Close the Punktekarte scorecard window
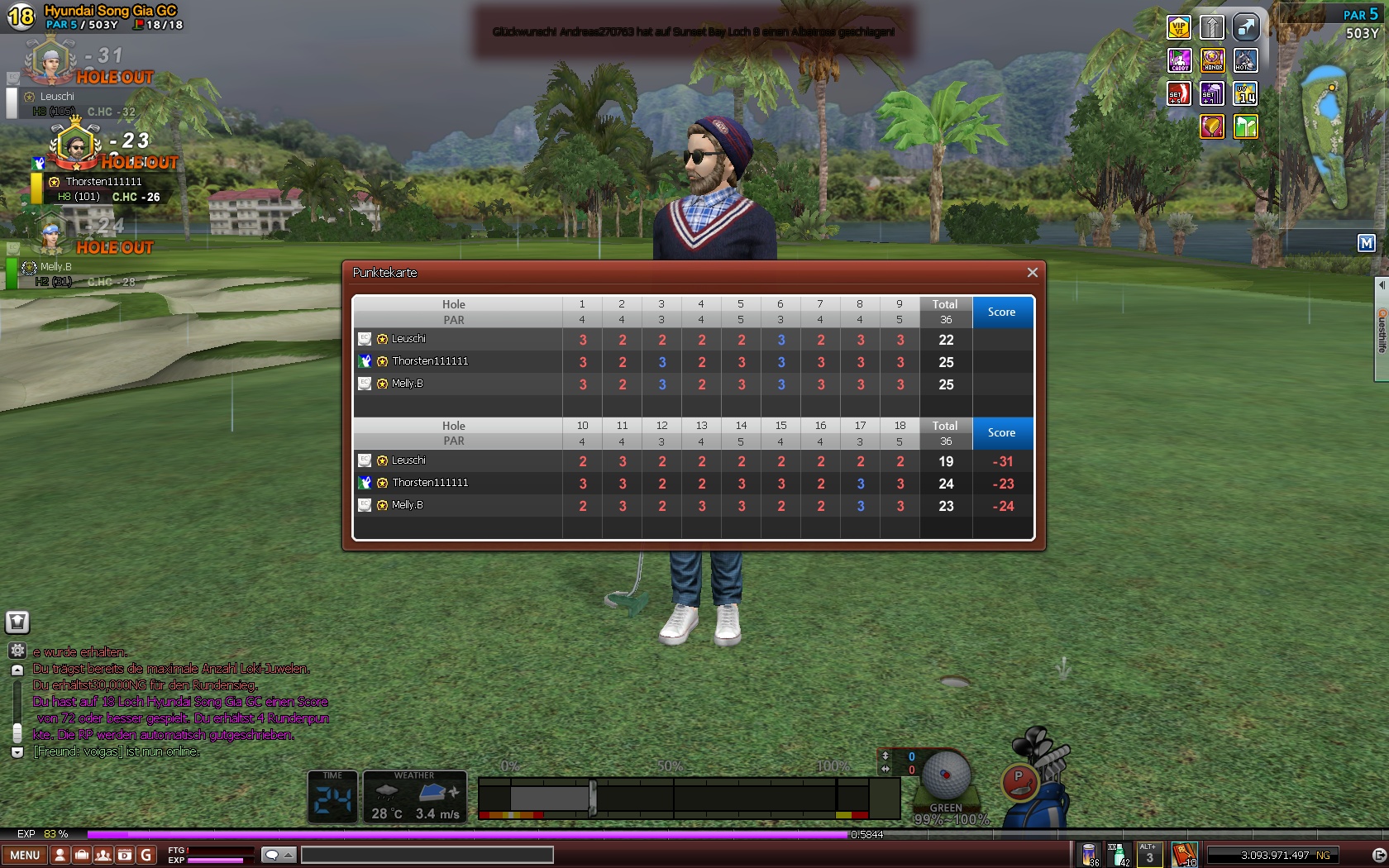 point(1032,273)
